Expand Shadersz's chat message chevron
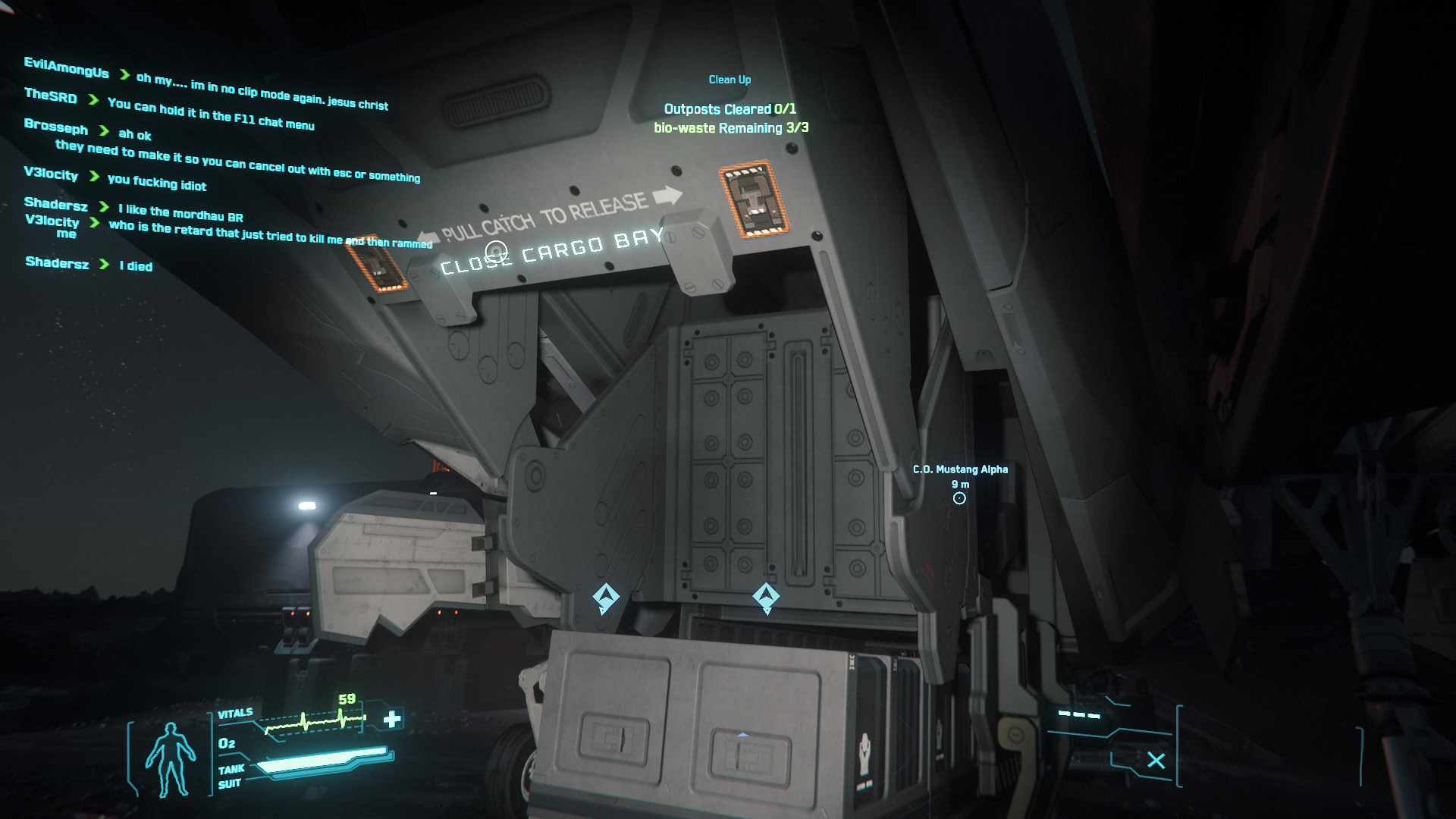The height and width of the screenshot is (819, 1456). (x=104, y=206)
